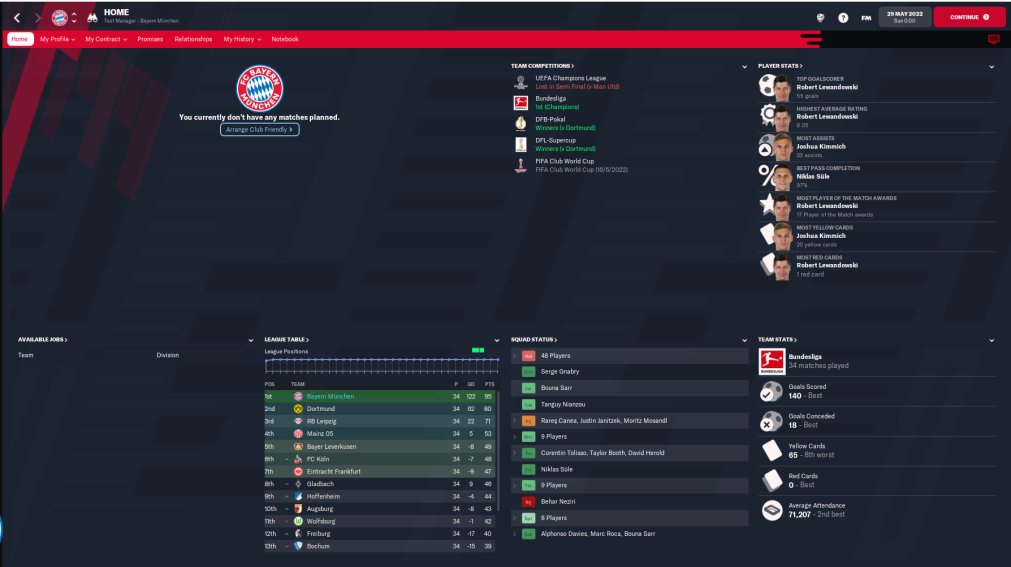
Task: Expand the My History dropdown
Action: 242,39
